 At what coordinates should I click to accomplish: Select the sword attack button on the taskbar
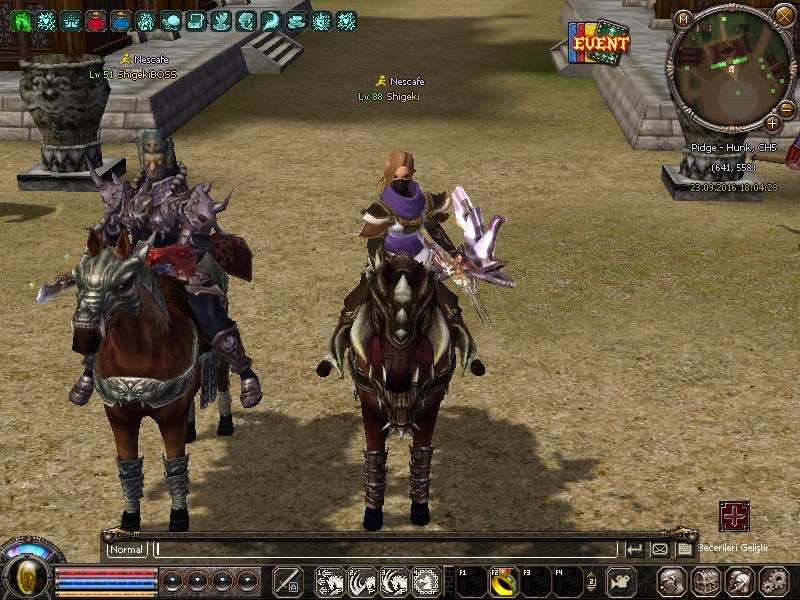(288, 581)
